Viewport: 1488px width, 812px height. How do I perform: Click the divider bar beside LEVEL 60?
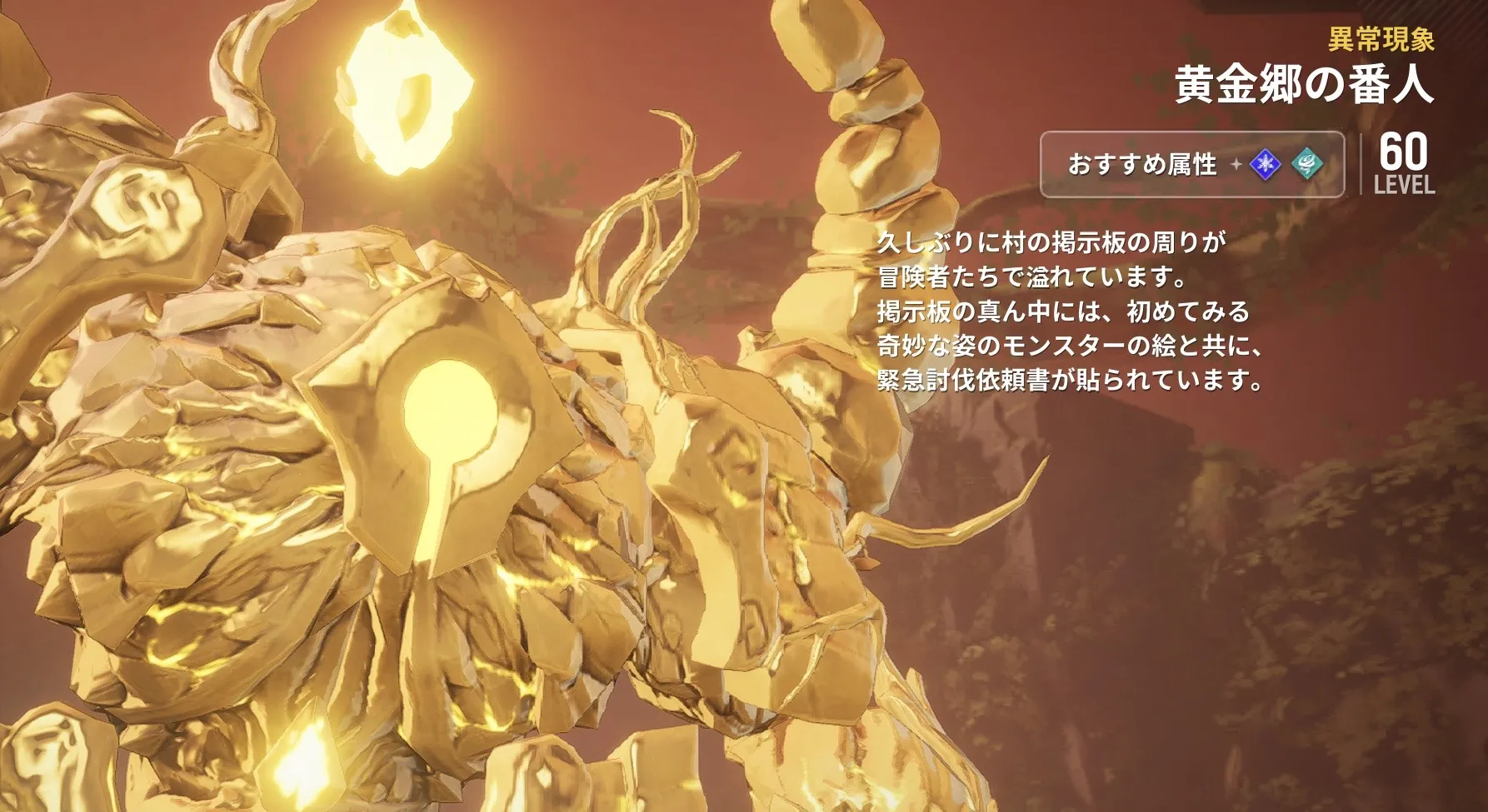[1361, 164]
